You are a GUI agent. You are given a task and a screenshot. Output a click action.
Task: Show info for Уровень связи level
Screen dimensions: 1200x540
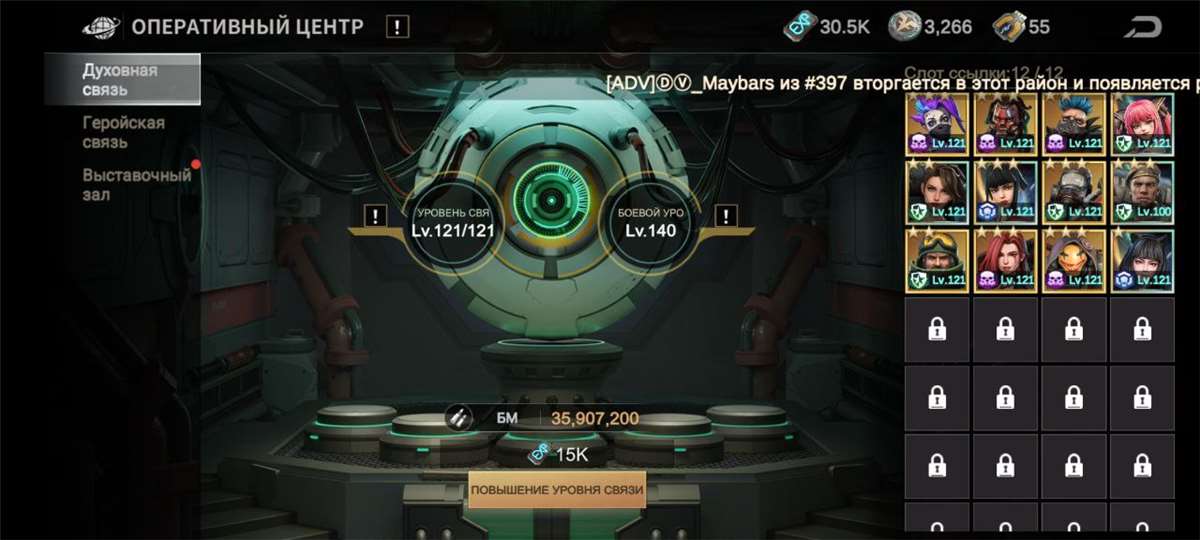pos(375,215)
